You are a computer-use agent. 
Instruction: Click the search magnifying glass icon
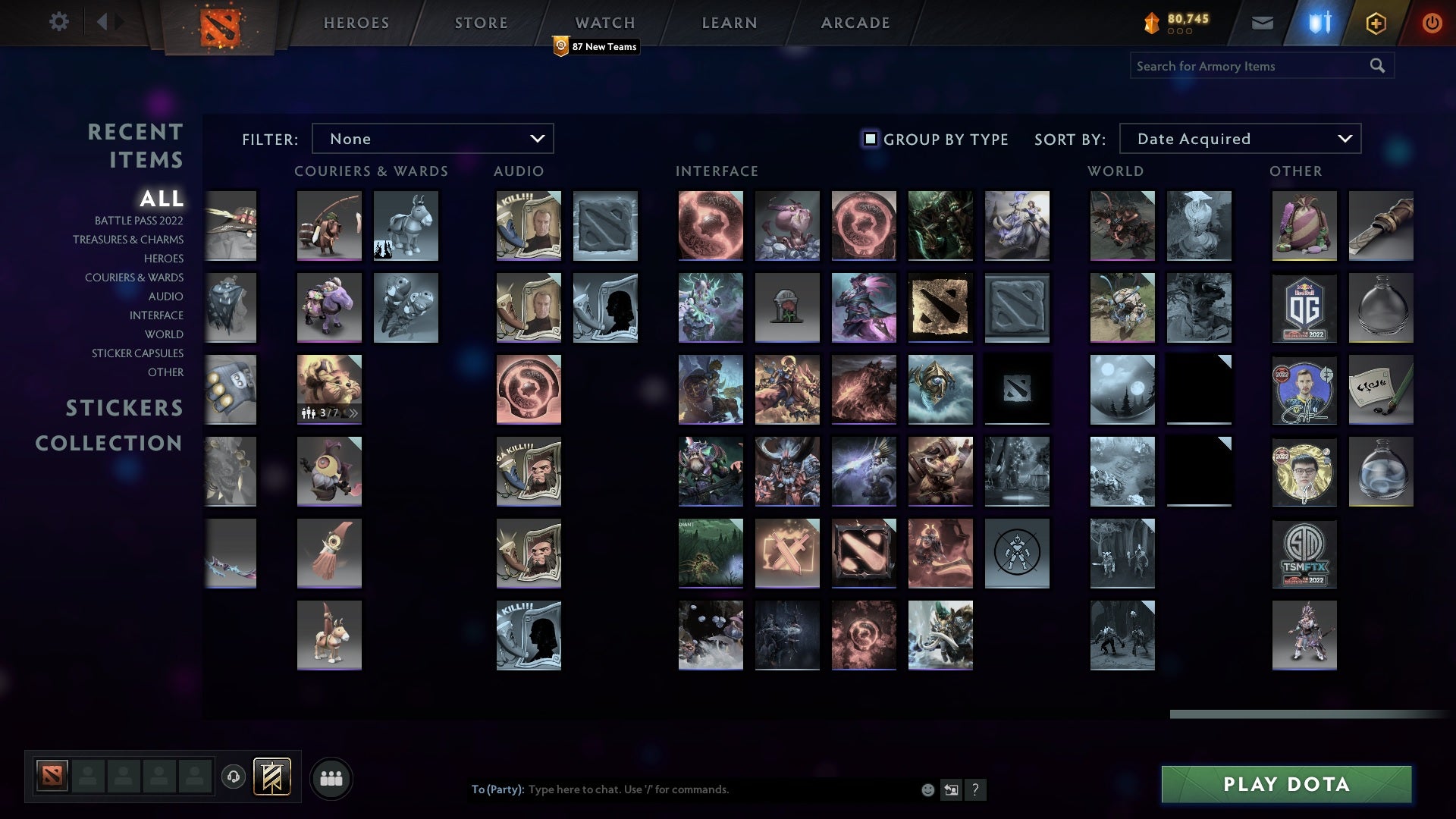1377,65
